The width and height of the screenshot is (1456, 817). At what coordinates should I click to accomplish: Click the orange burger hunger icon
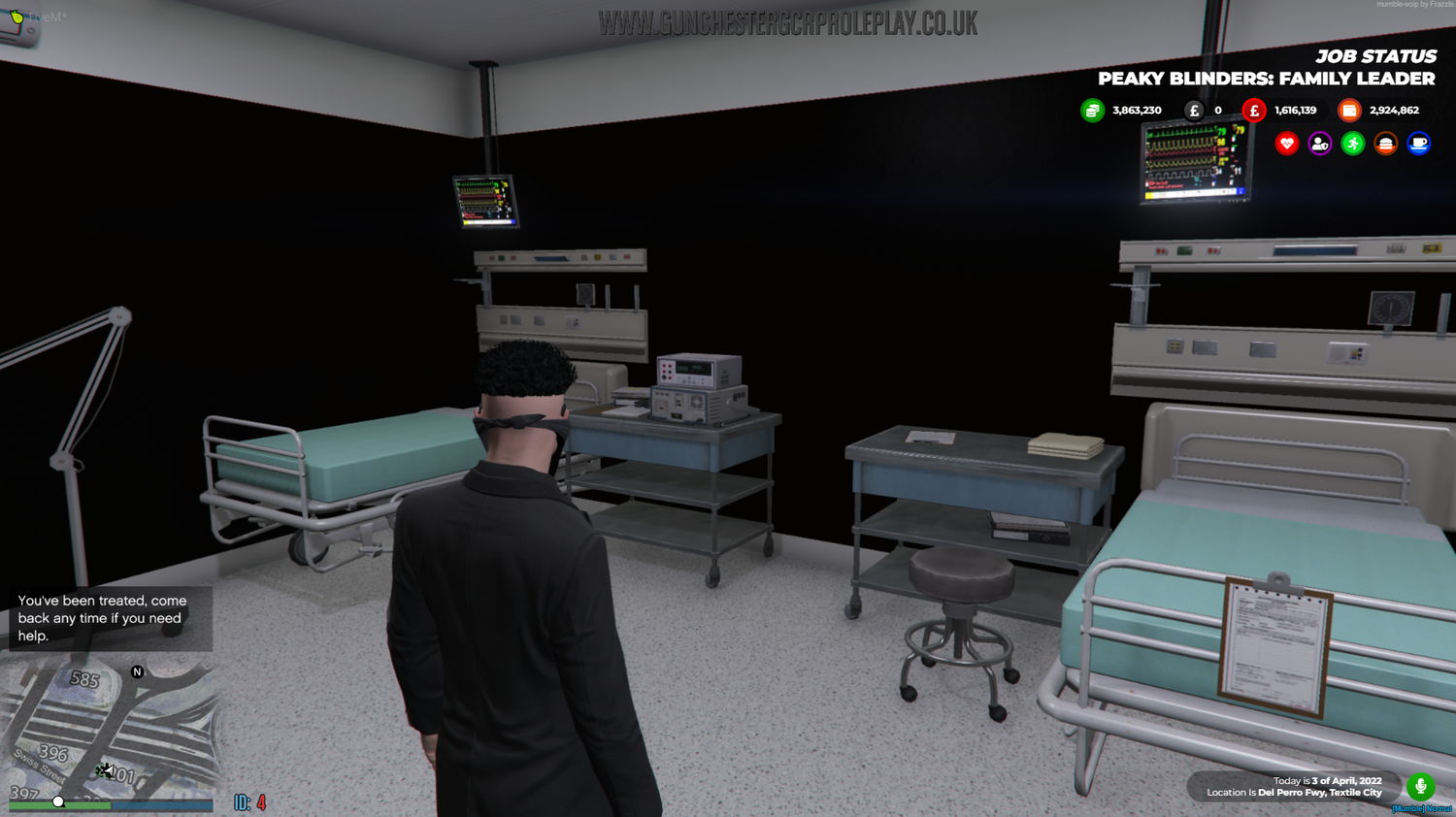1386,143
